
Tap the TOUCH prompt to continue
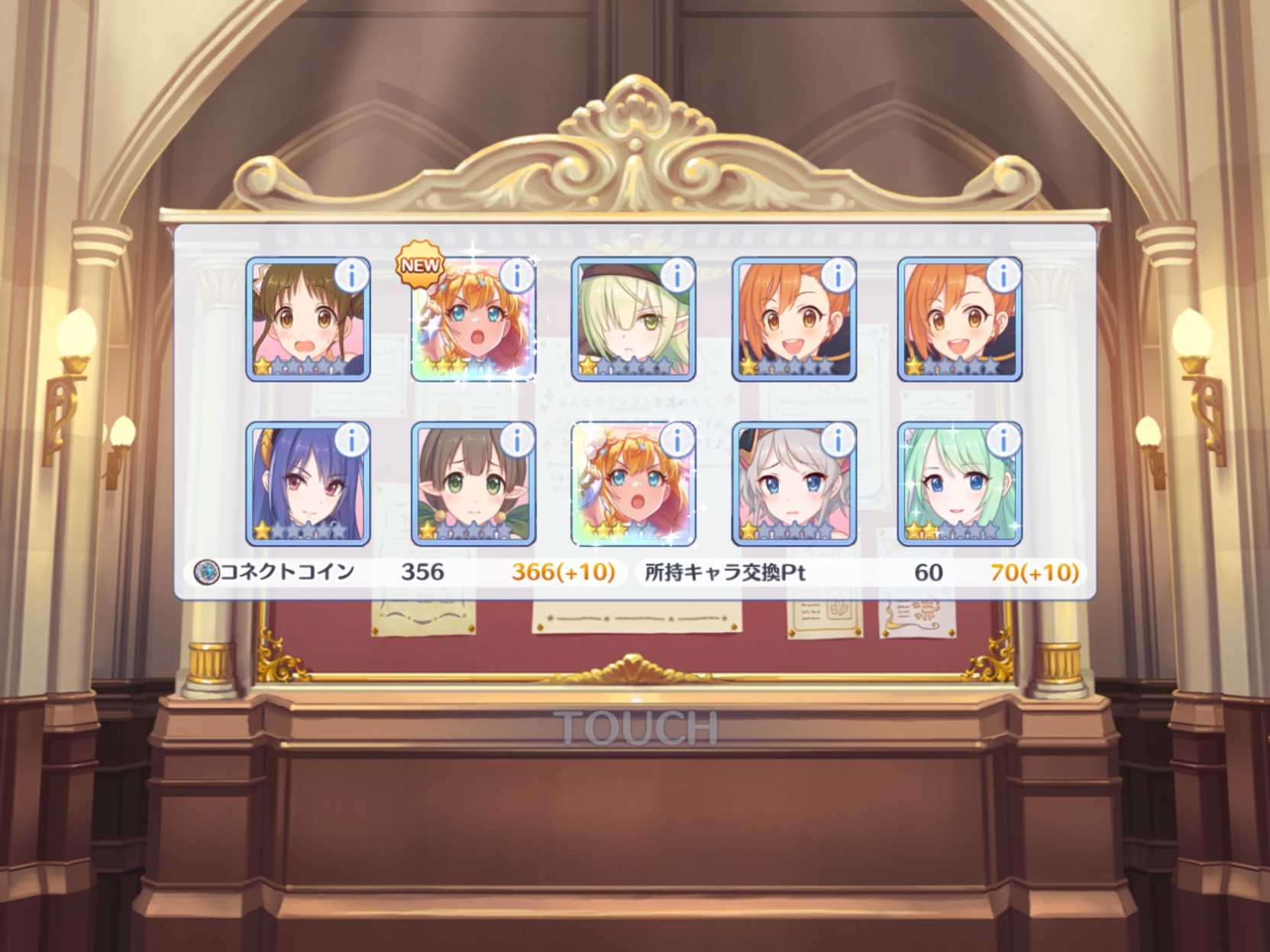(x=635, y=727)
